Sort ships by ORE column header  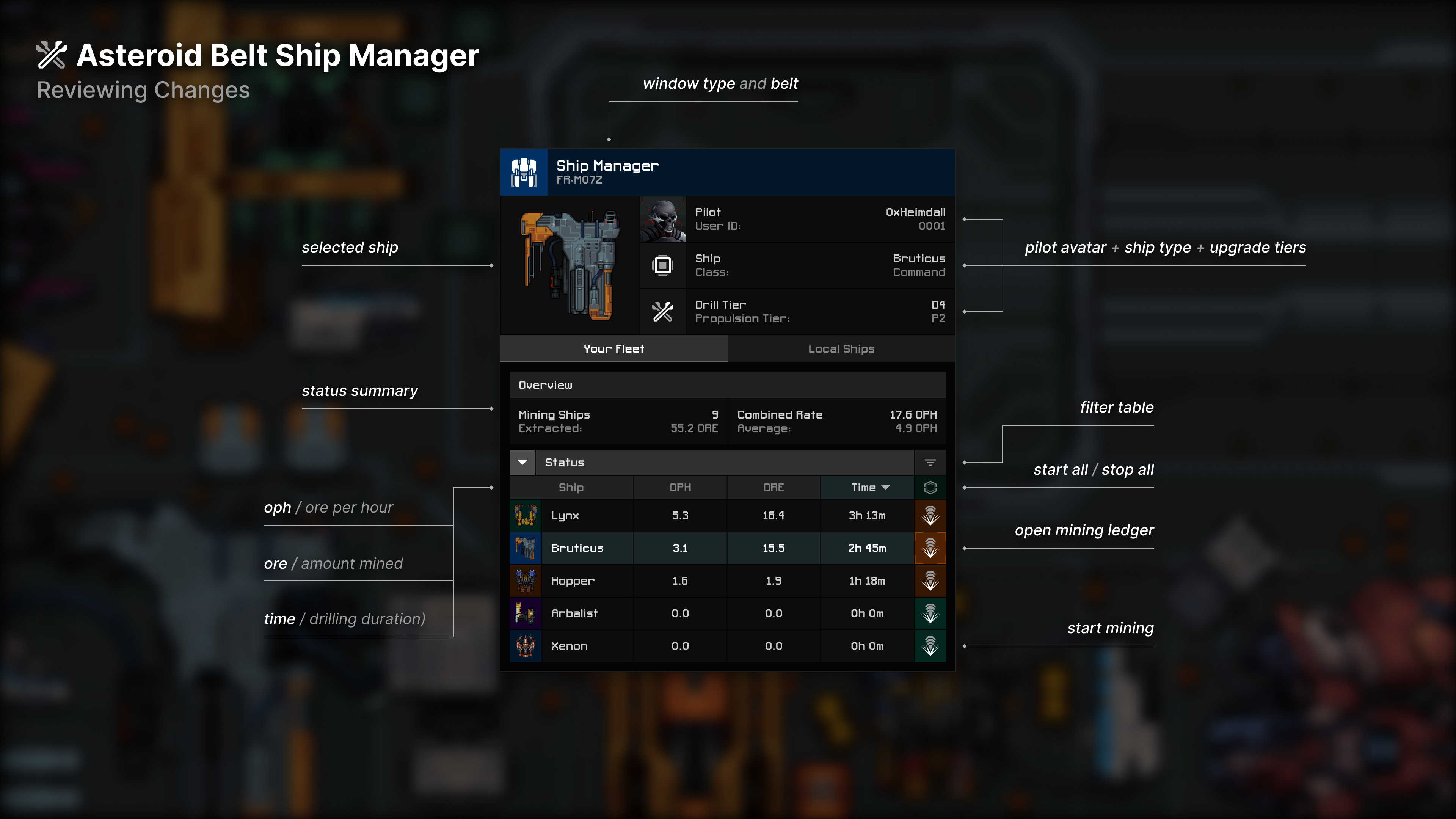click(x=773, y=488)
